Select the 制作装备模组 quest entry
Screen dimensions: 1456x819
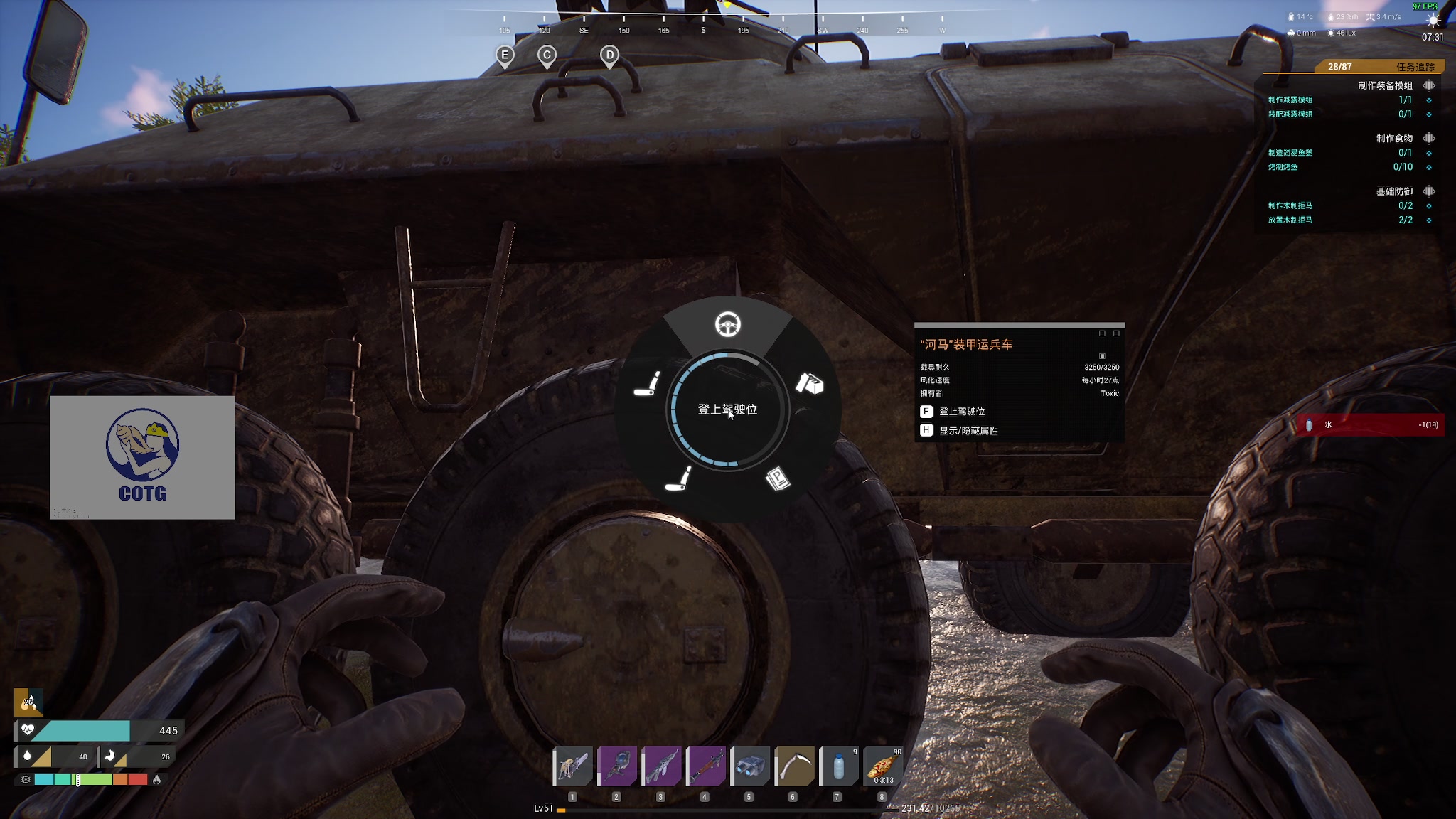tap(1385, 85)
